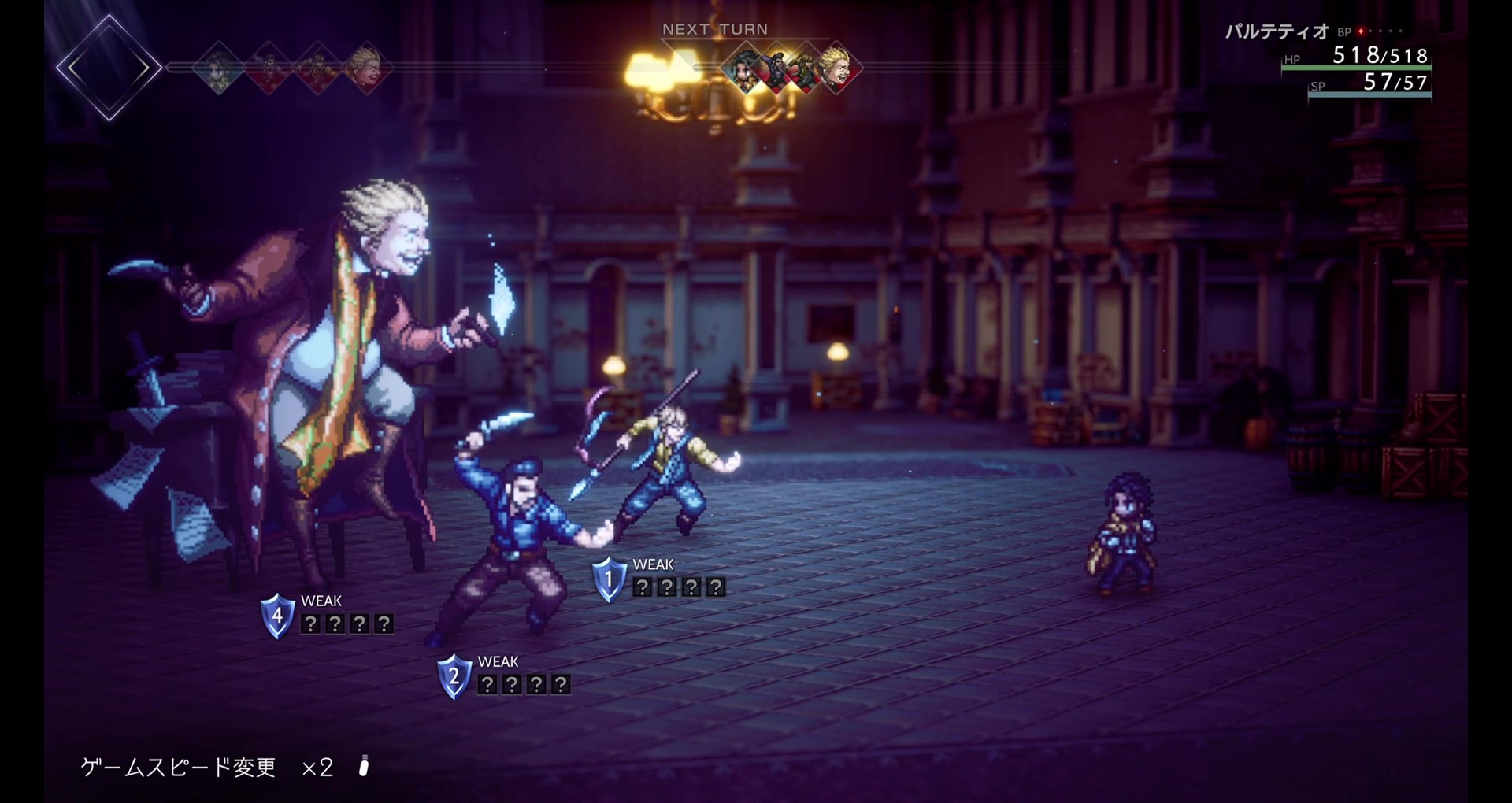1512x803 pixels.
Task: Select the enemy shield icon showing 1
Action: (609, 579)
